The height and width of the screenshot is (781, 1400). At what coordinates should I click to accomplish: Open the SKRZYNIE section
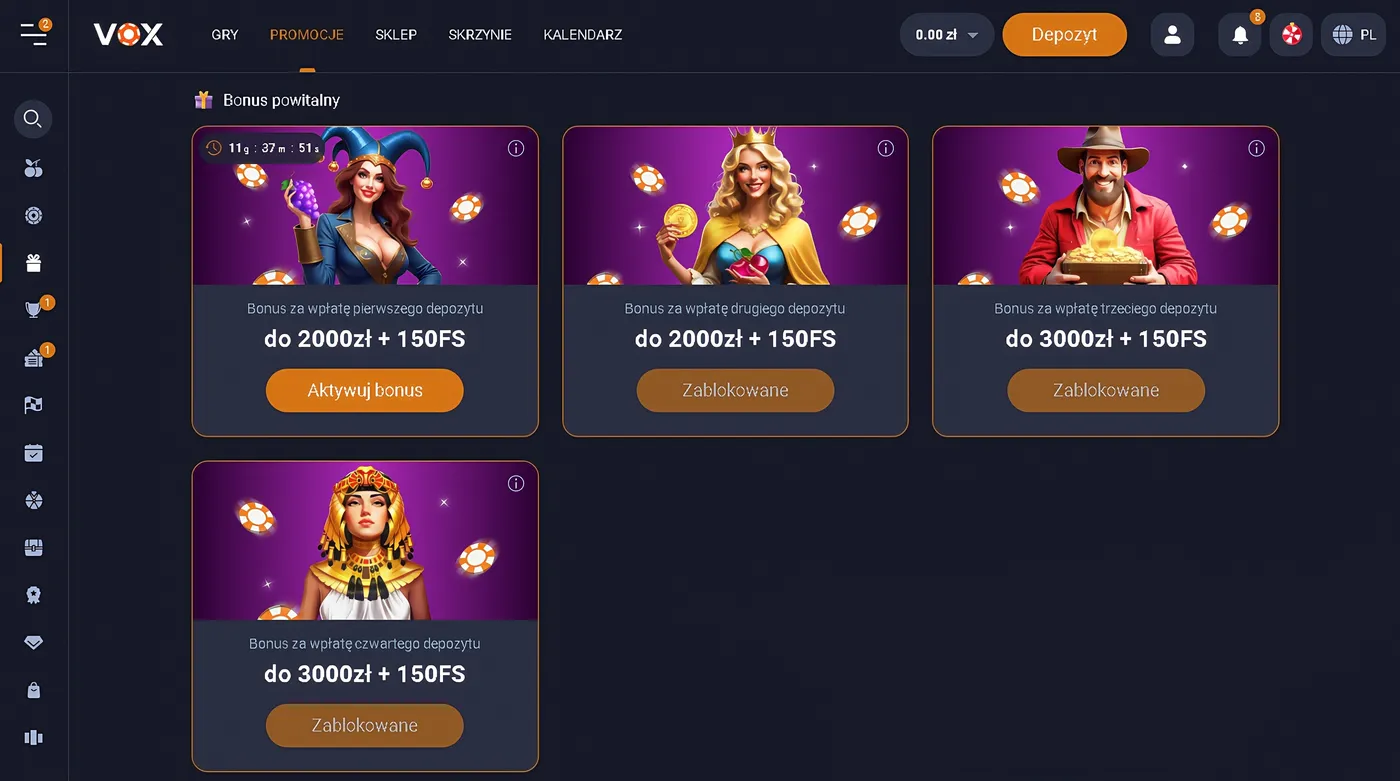click(480, 34)
